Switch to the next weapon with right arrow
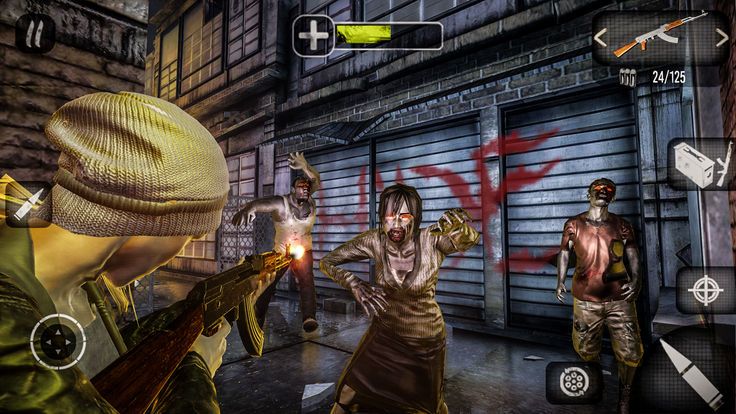The image size is (736, 414). click(721, 38)
